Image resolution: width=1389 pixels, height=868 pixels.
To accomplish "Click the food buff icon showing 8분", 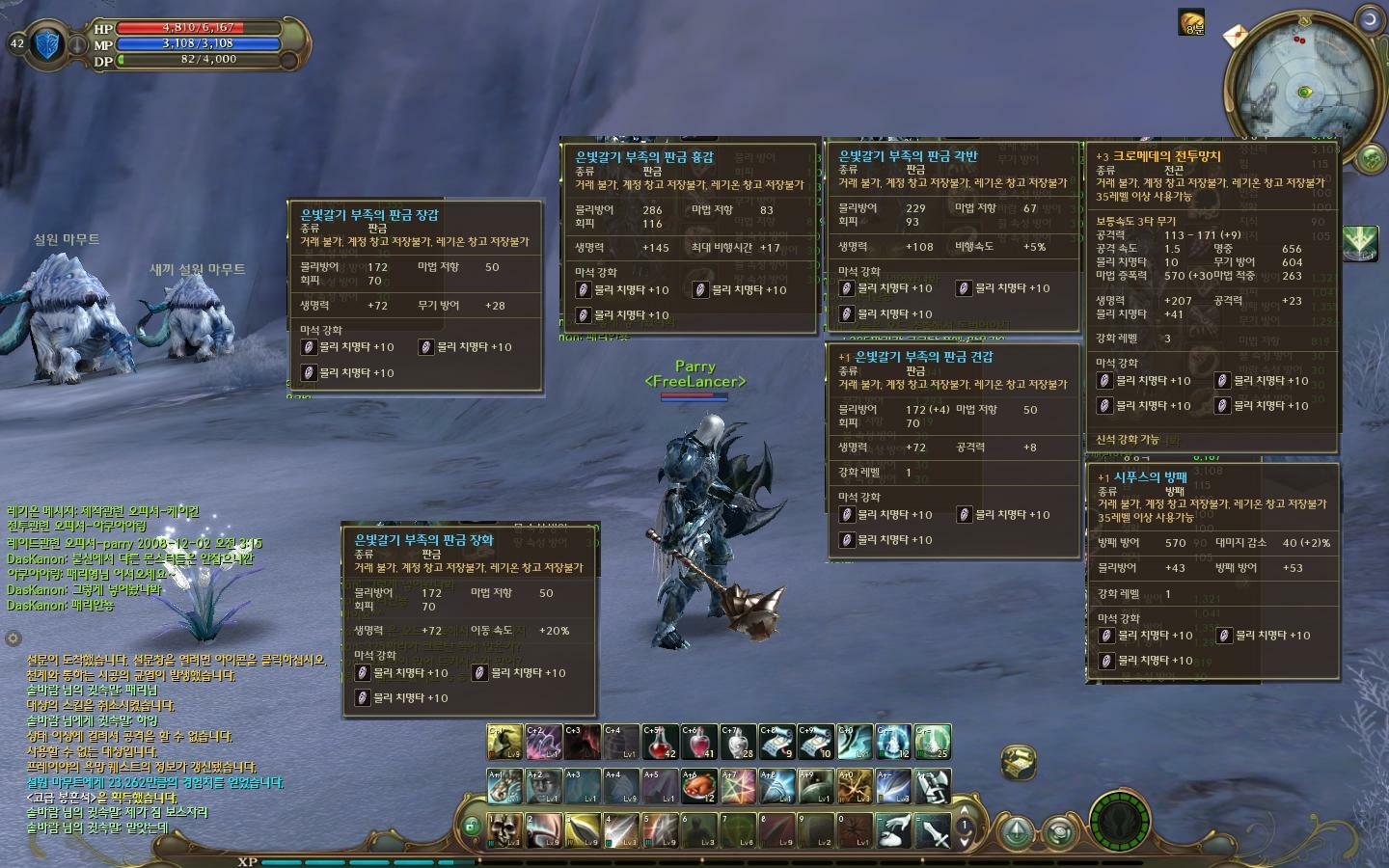I will pos(1192,21).
